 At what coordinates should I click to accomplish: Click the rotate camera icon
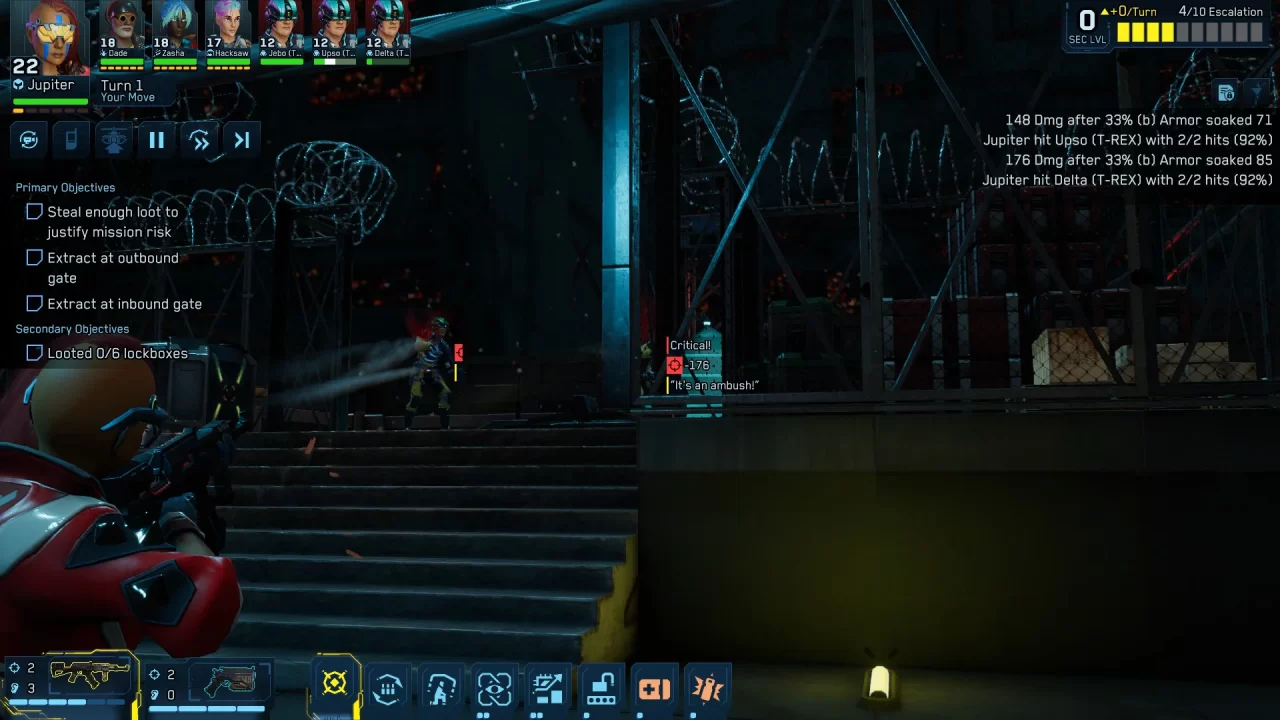click(x=28, y=139)
